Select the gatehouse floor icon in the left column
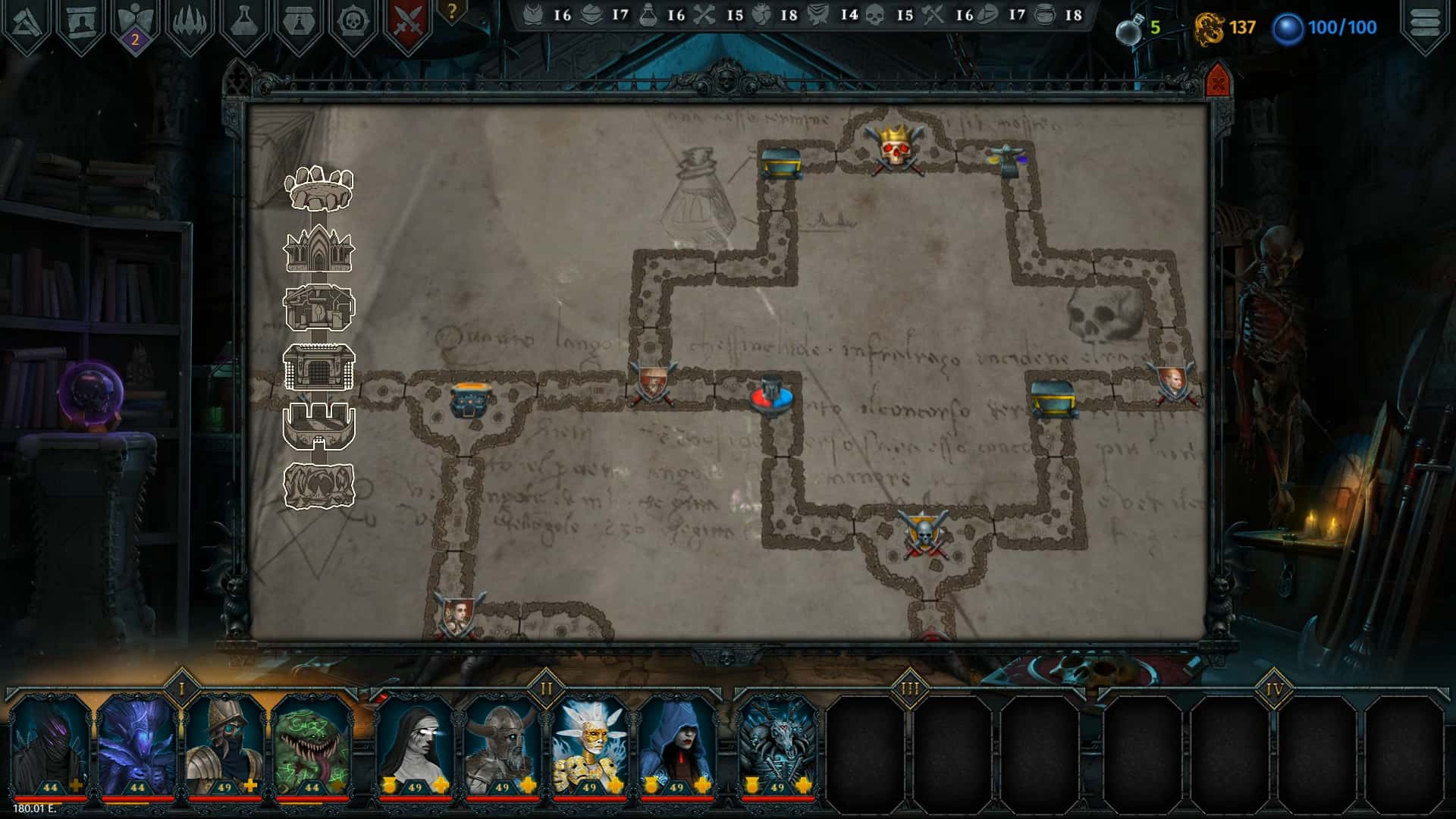1456x819 pixels. (318, 368)
